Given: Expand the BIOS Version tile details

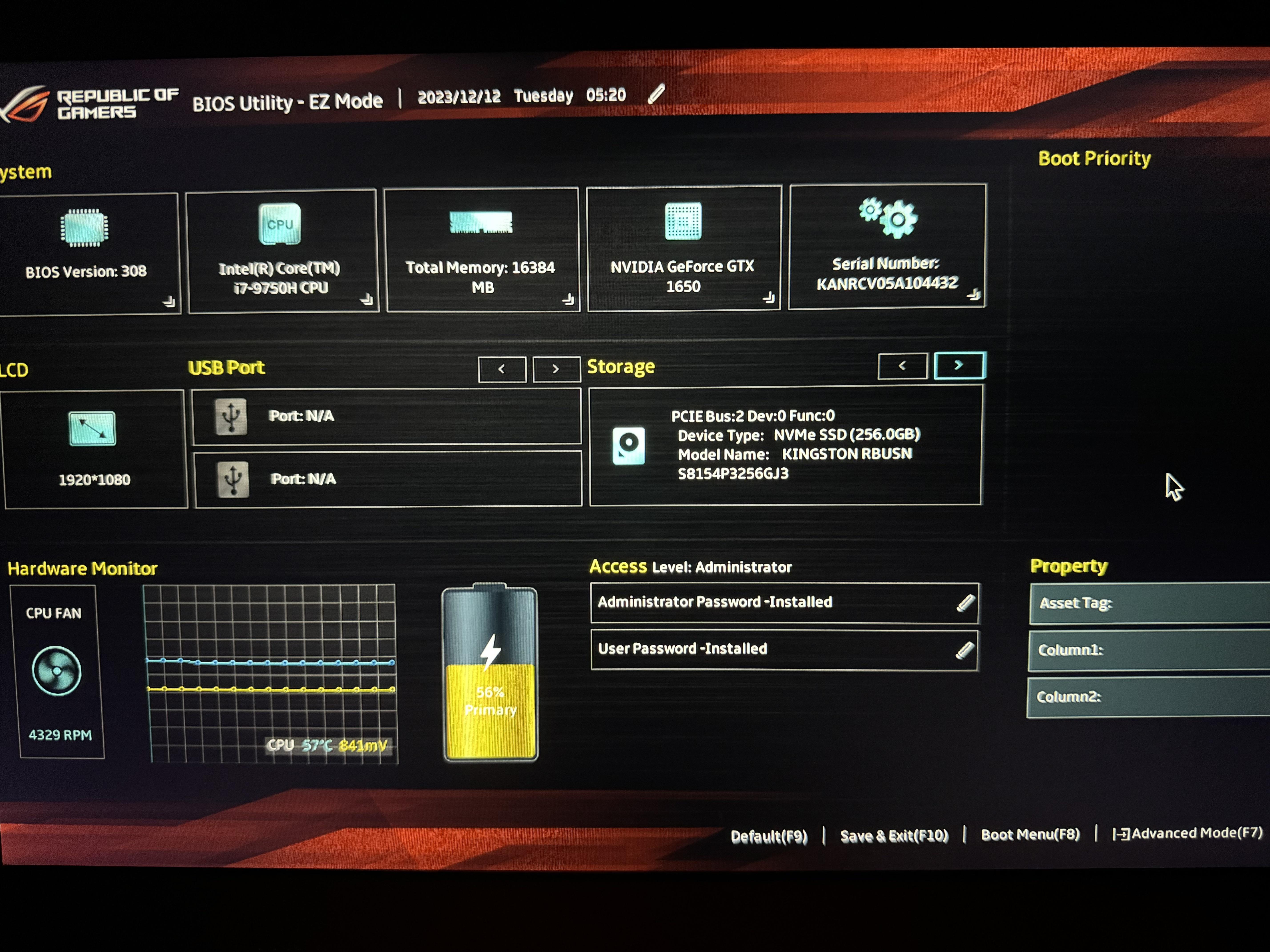Looking at the screenshot, I should tap(169, 302).
